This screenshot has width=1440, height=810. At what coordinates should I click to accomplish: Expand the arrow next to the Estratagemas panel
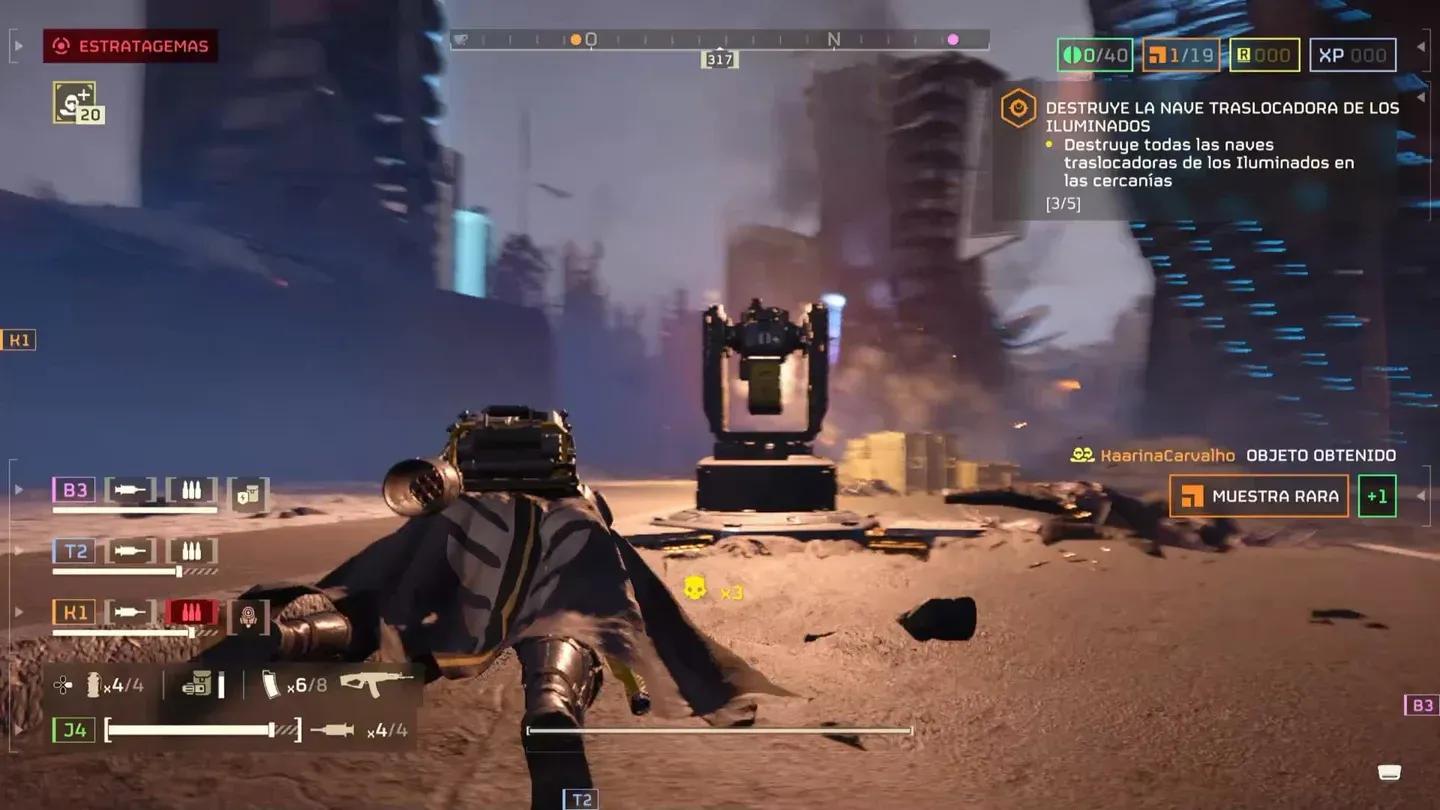coord(17,45)
